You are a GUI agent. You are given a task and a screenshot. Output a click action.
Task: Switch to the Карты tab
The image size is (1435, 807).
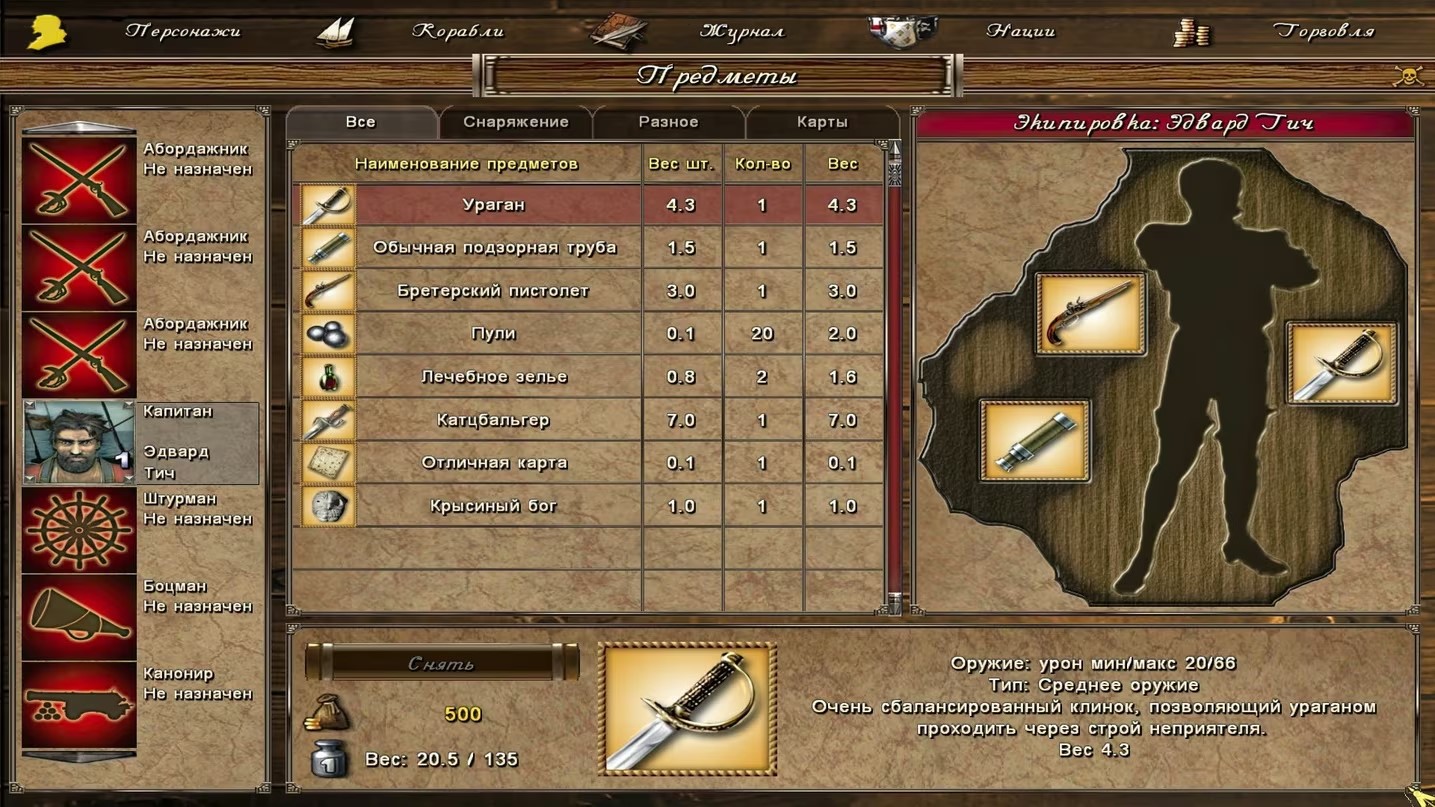click(x=822, y=122)
